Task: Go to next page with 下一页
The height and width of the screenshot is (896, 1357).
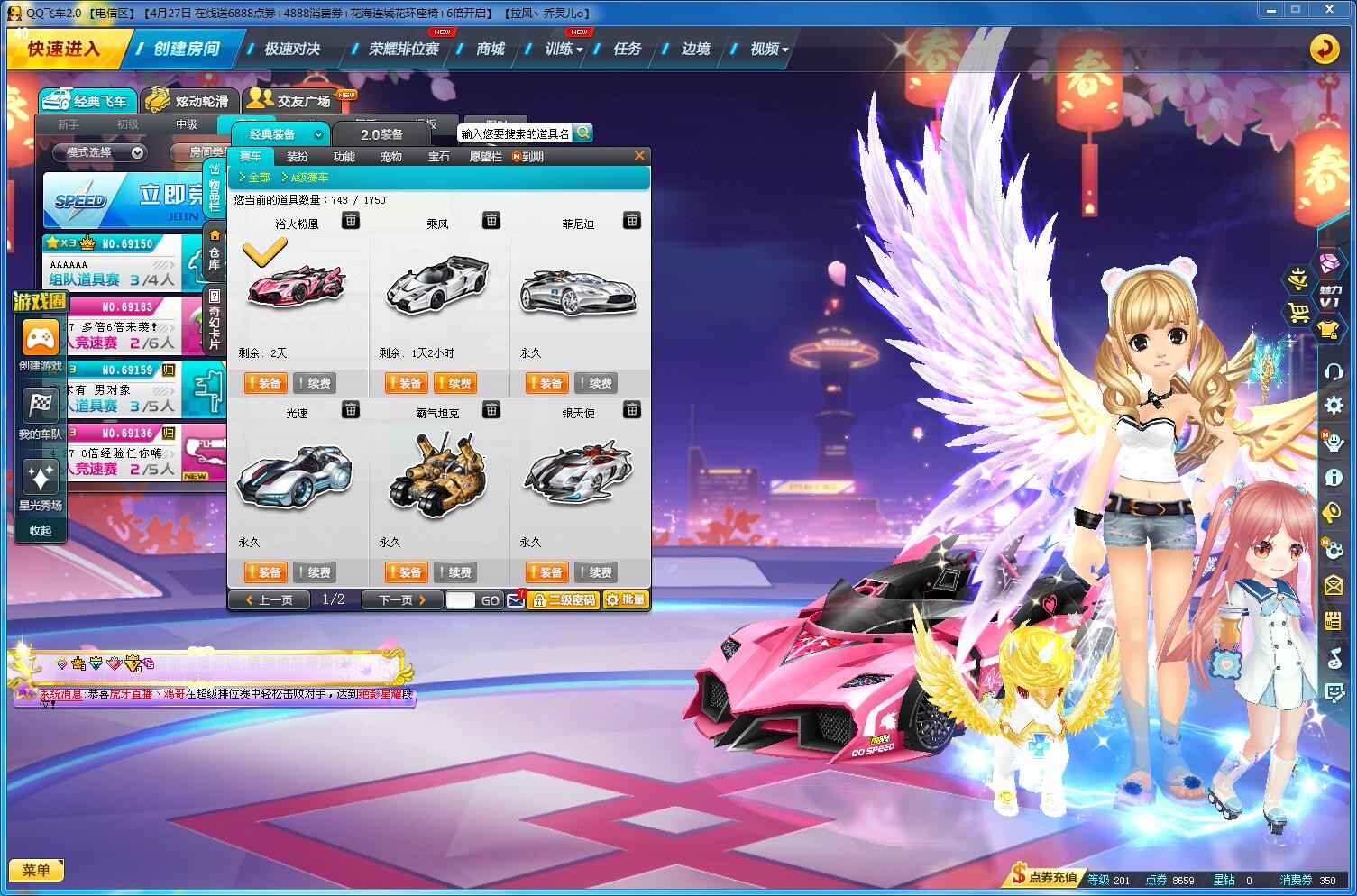Action: (397, 599)
